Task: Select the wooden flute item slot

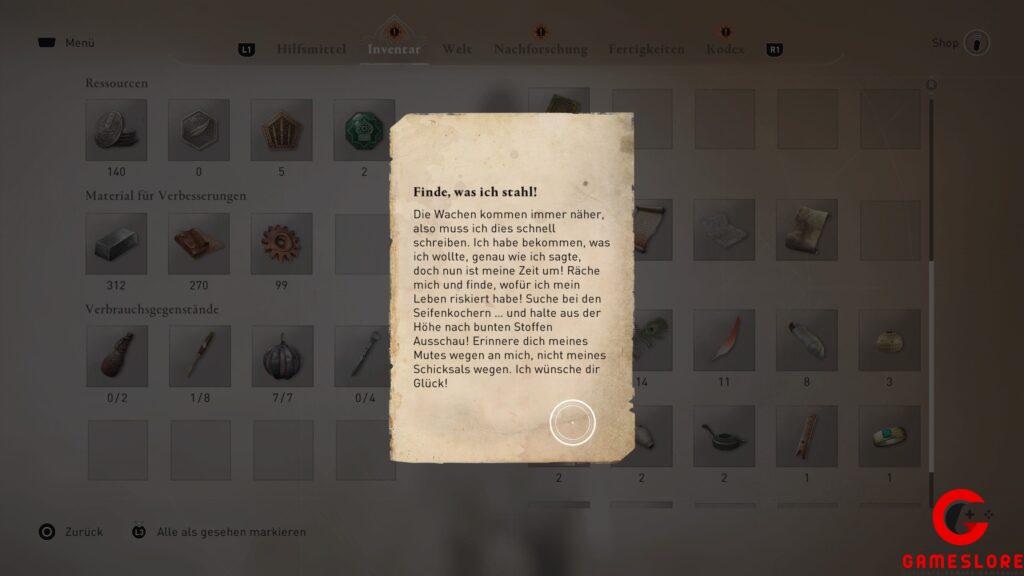Action: 807,436
